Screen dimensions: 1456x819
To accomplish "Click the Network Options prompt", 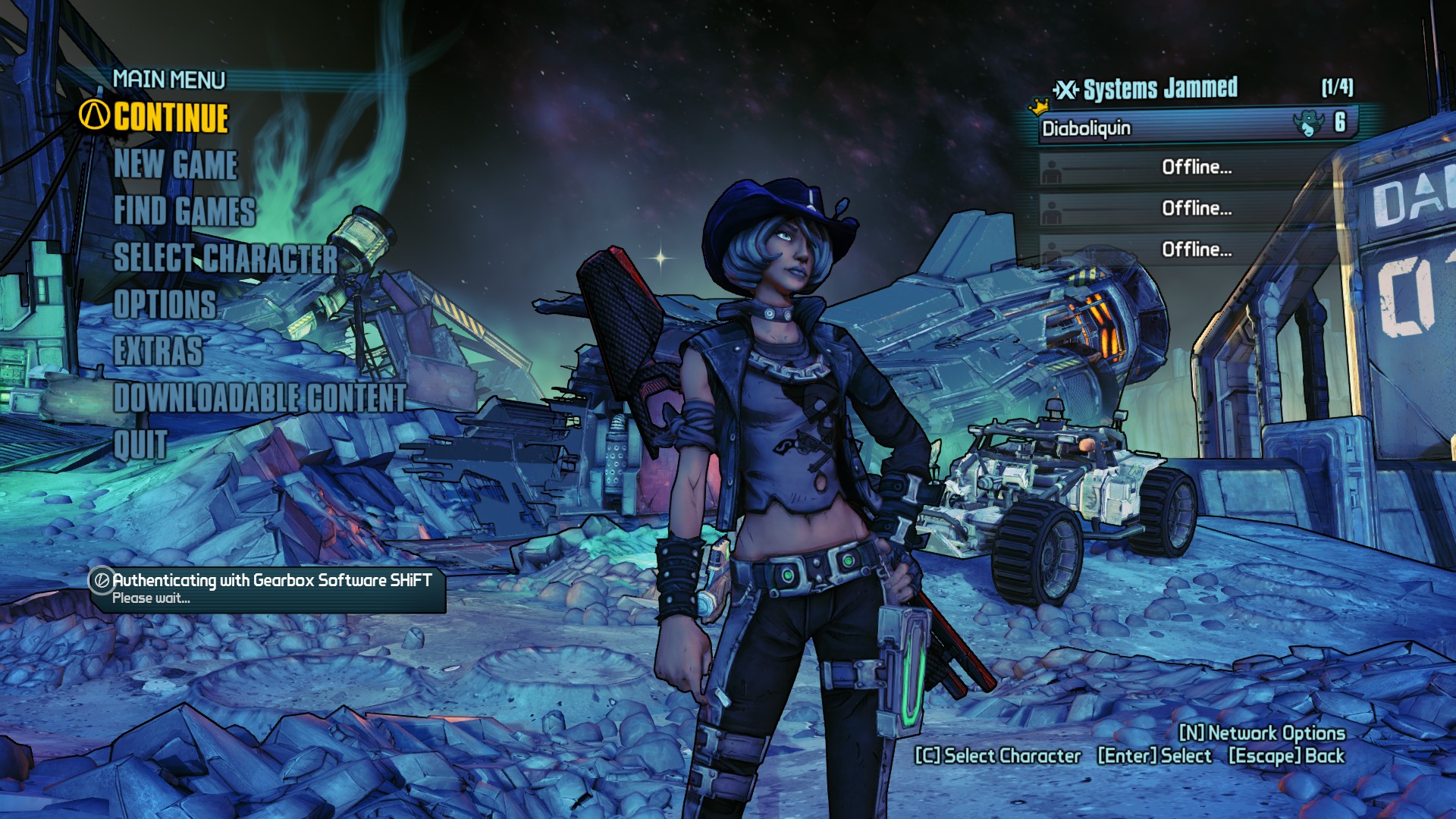I will pyautogui.click(x=1262, y=733).
